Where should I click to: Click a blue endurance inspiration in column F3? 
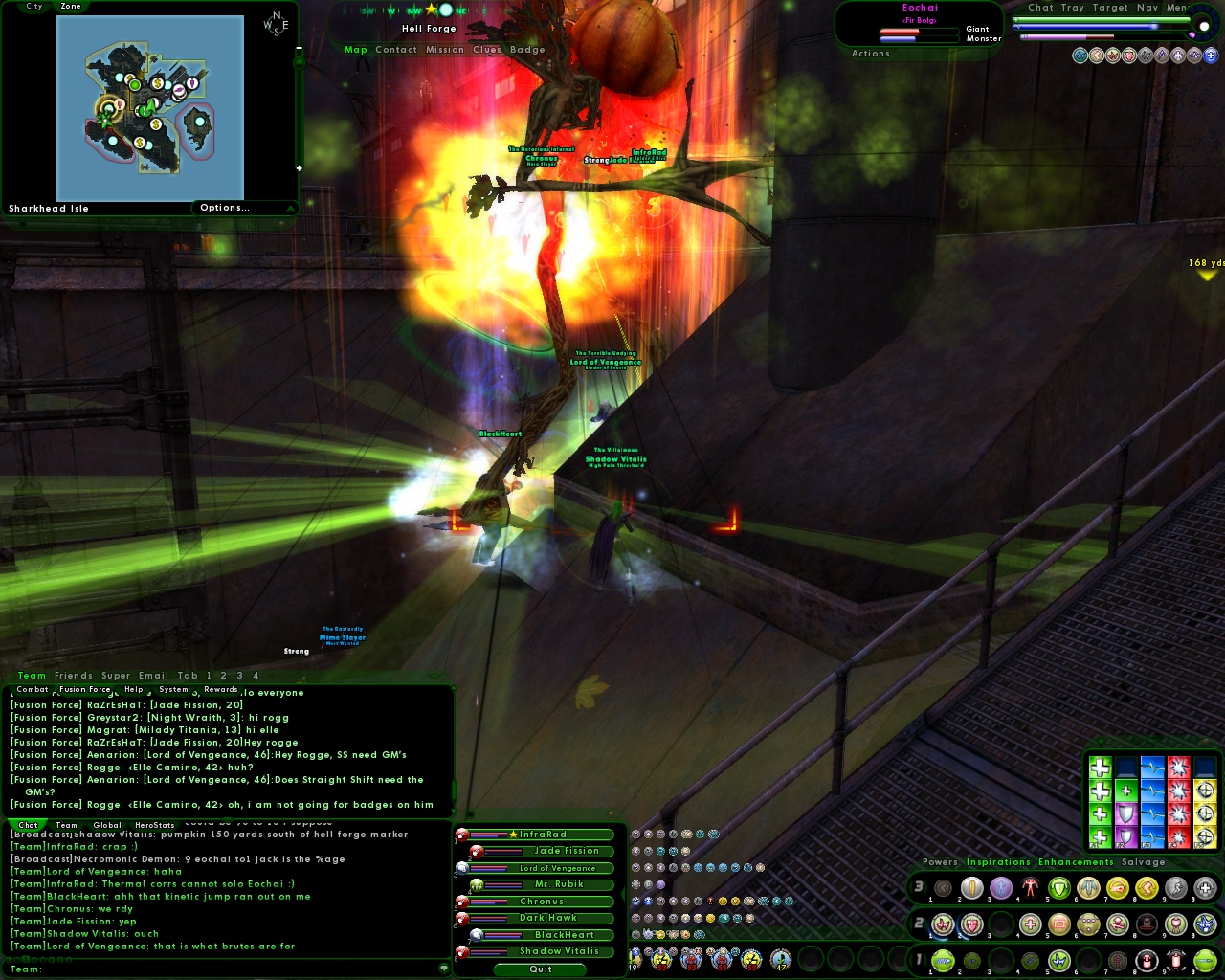click(1152, 813)
